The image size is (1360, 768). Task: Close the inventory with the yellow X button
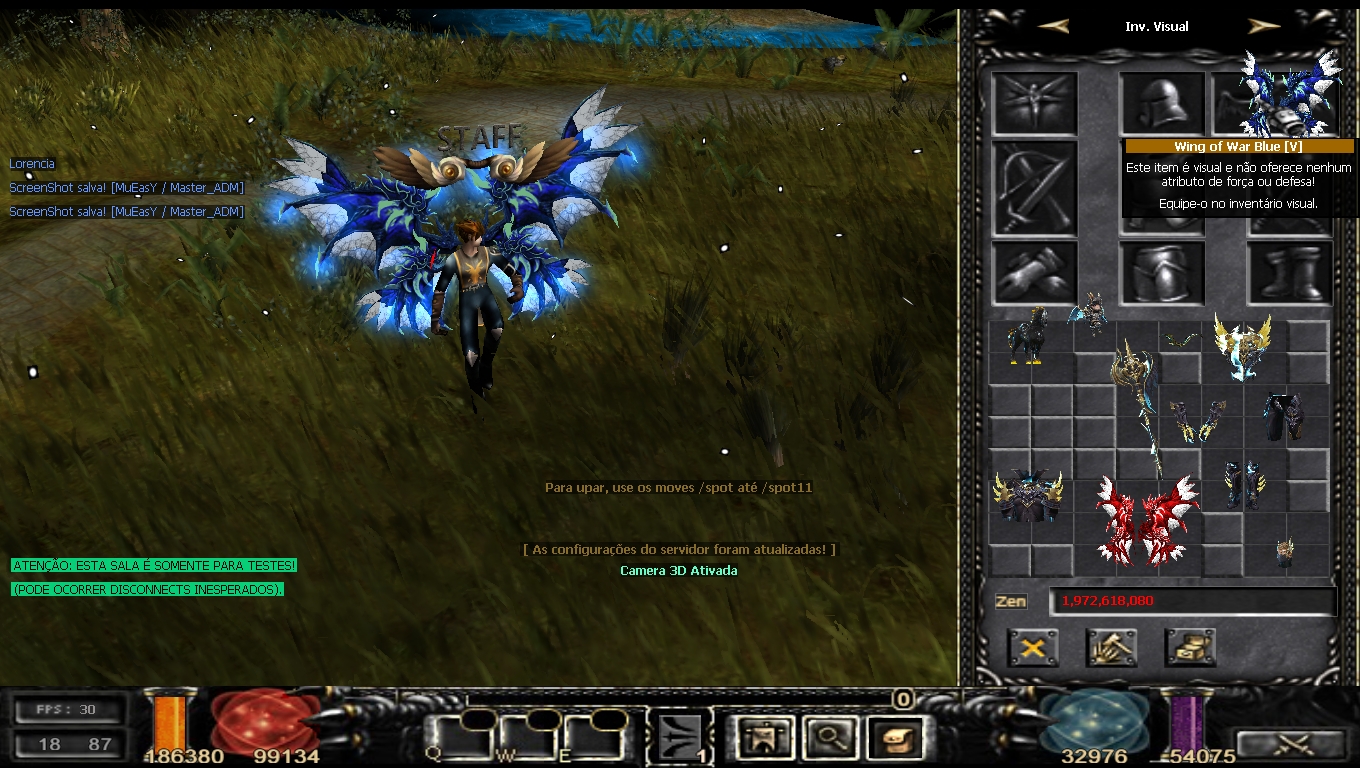coord(1033,648)
